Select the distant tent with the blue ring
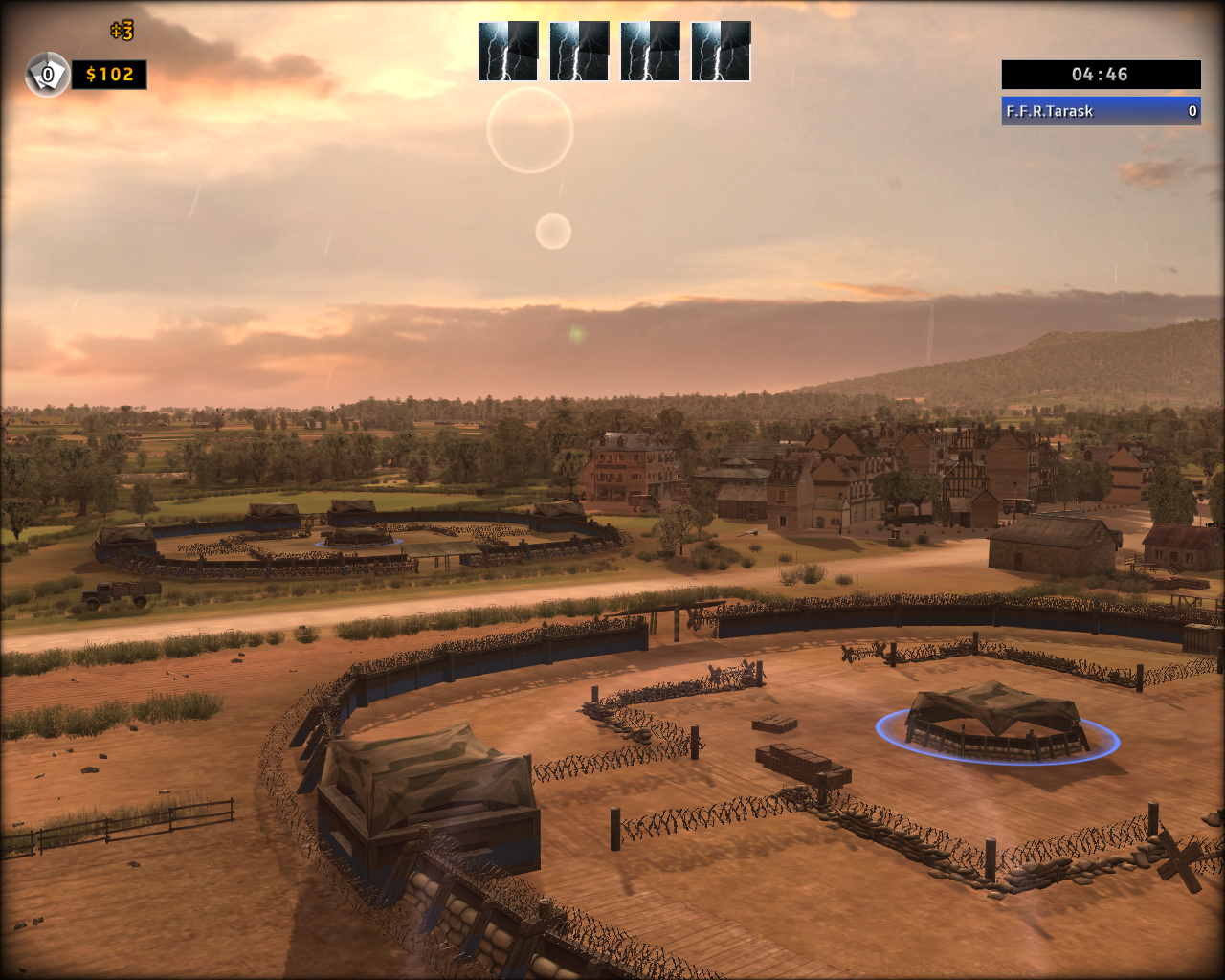Image resolution: width=1225 pixels, height=980 pixels. click(x=358, y=536)
